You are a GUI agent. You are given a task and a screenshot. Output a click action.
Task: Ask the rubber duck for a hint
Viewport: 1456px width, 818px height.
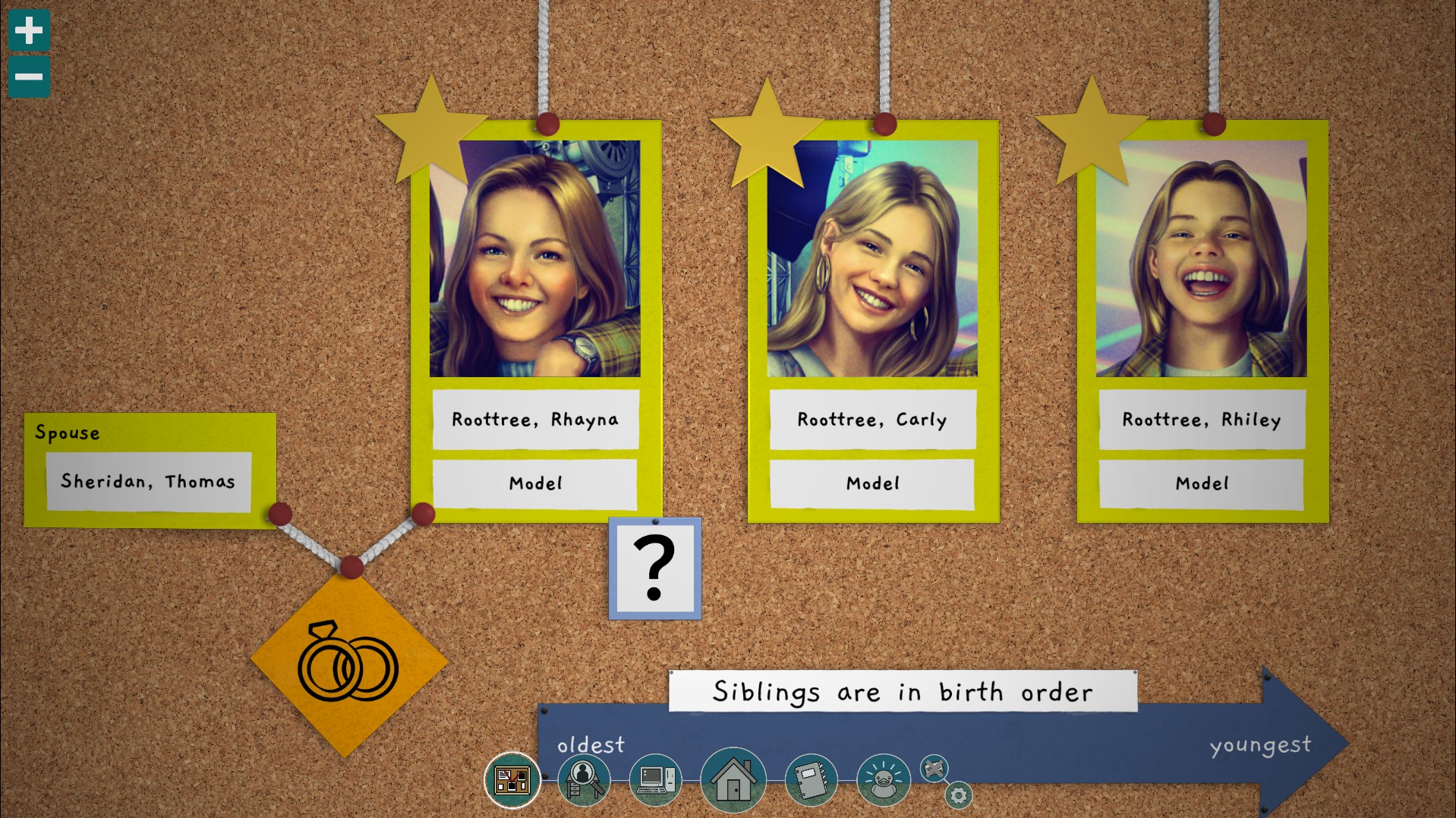884,780
